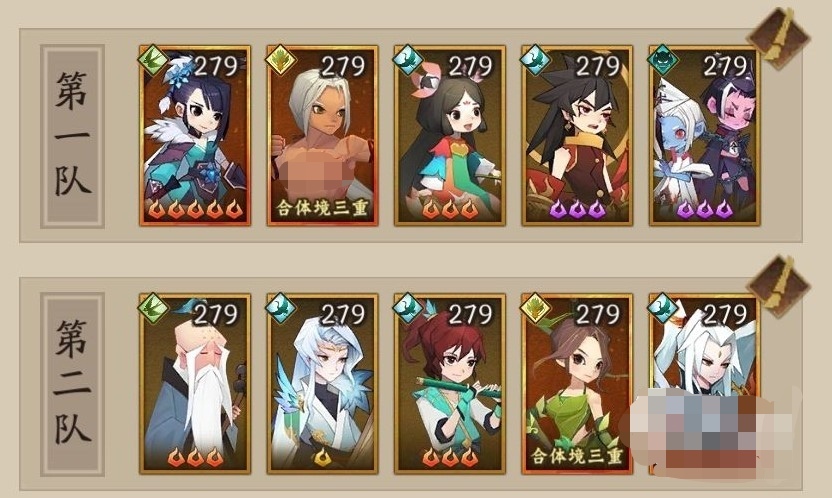
Task: Choose the red-haired flute player card
Action: [x=449, y=383]
